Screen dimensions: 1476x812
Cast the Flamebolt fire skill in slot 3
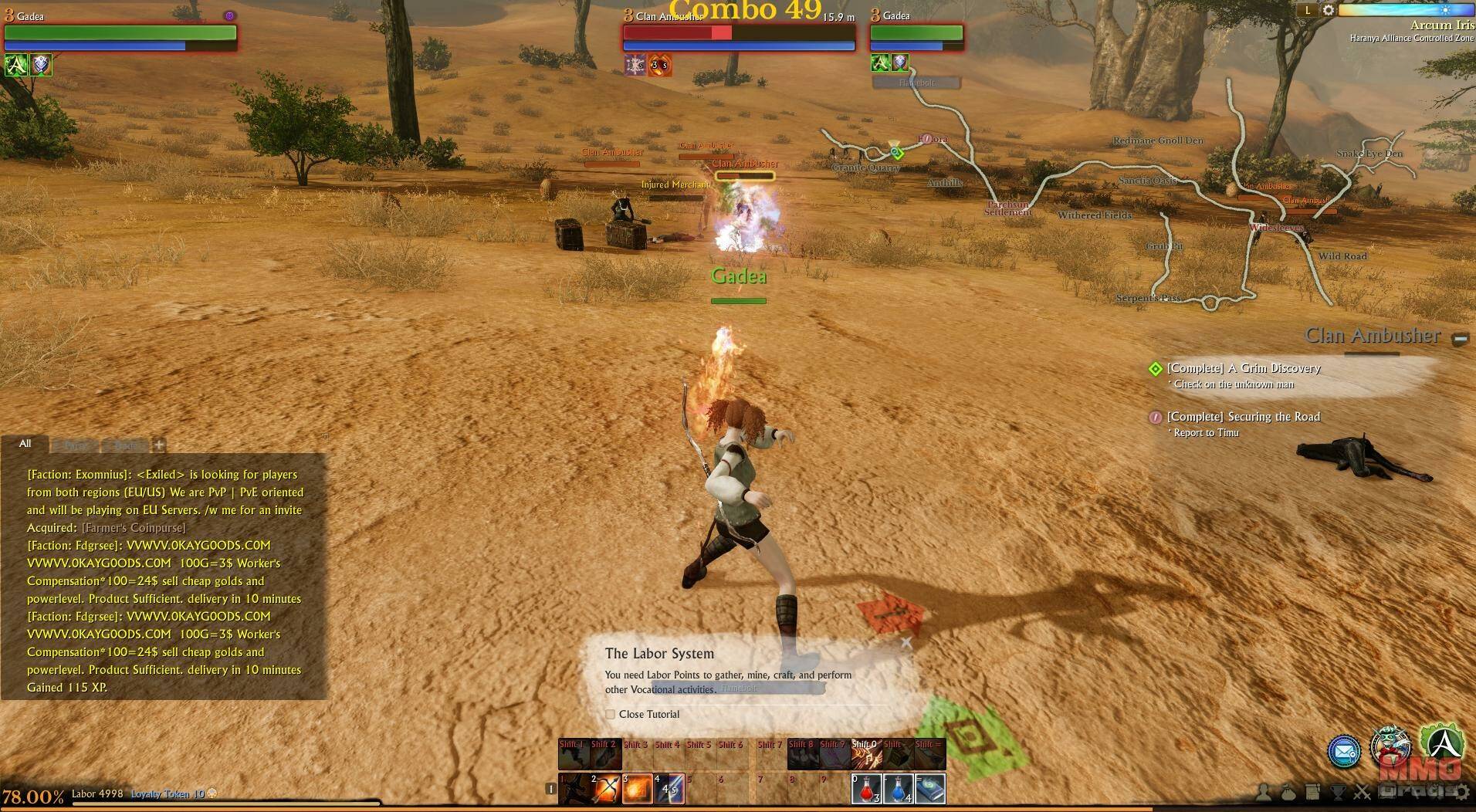(x=638, y=789)
